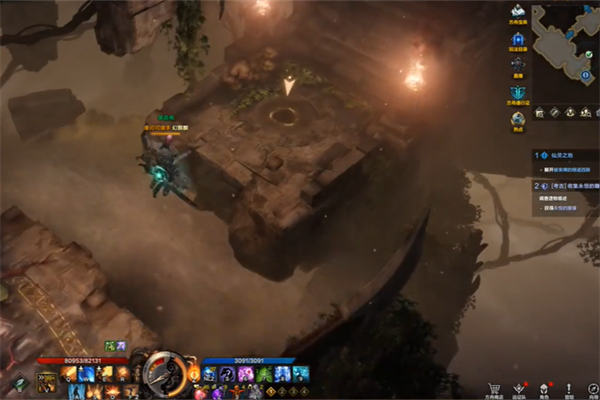
Task: Click the circular gauge between skill bars
Action: [162, 374]
